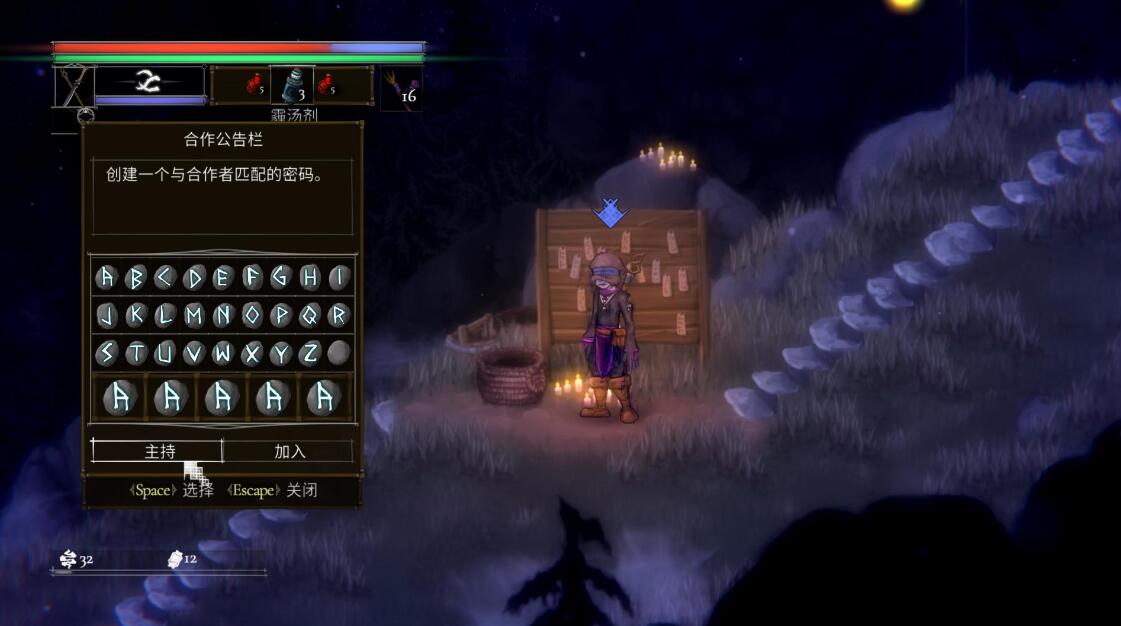
Task: Pick the rune letter A stone in the top row
Action: click(106, 277)
